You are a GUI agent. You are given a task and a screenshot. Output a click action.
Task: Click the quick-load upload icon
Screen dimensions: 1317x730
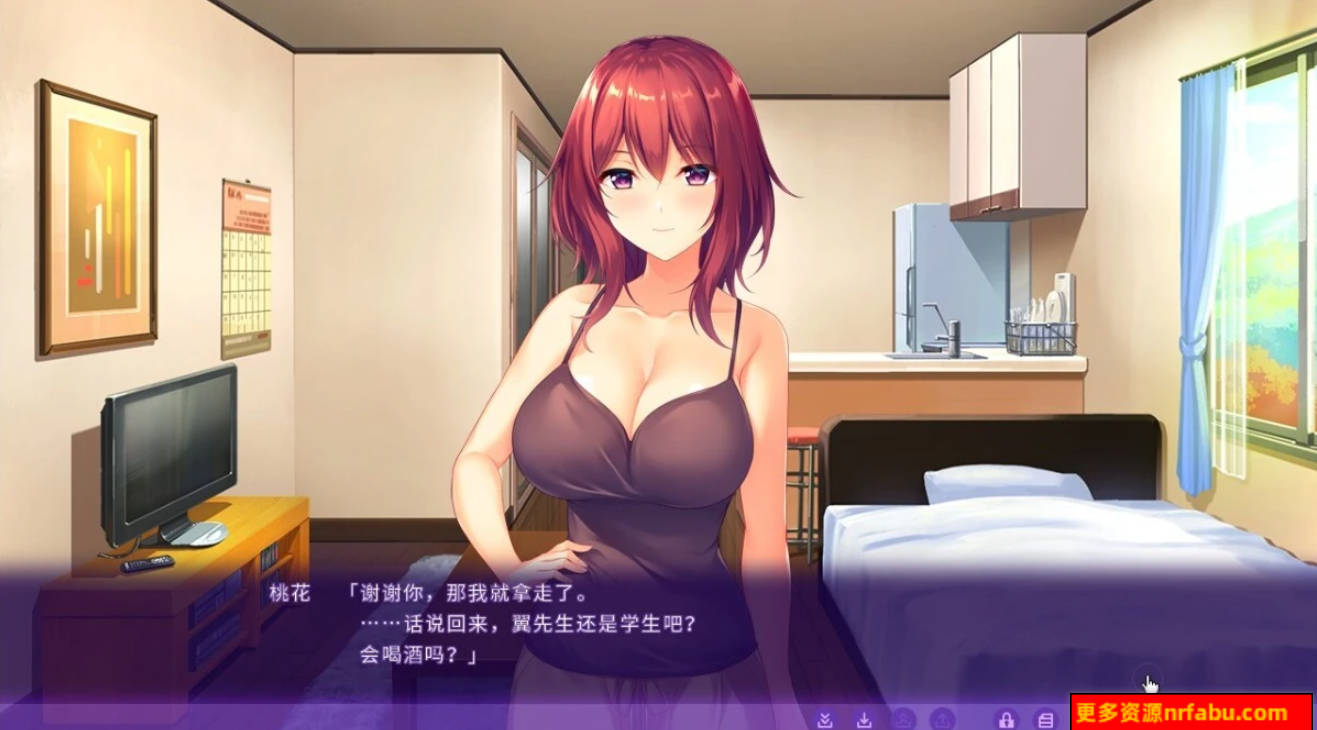tap(941, 719)
